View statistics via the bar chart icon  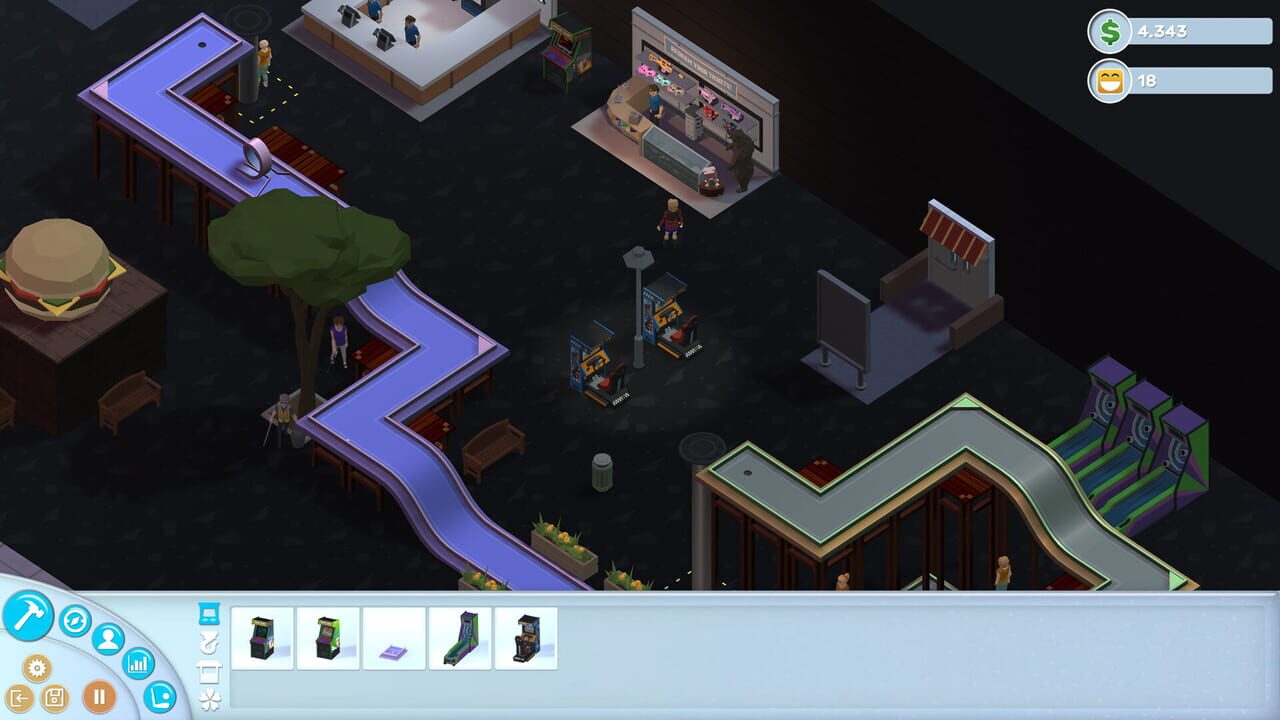(x=139, y=663)
